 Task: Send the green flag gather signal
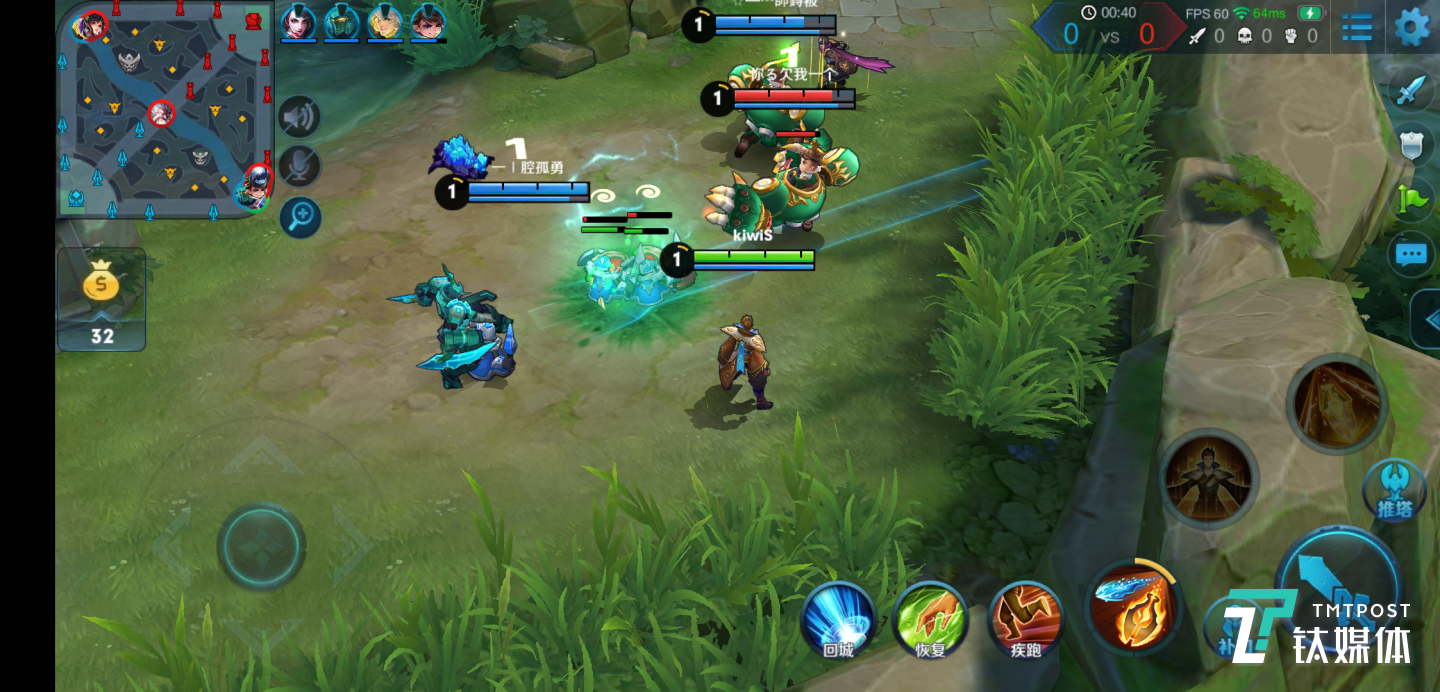(1411, 199)
